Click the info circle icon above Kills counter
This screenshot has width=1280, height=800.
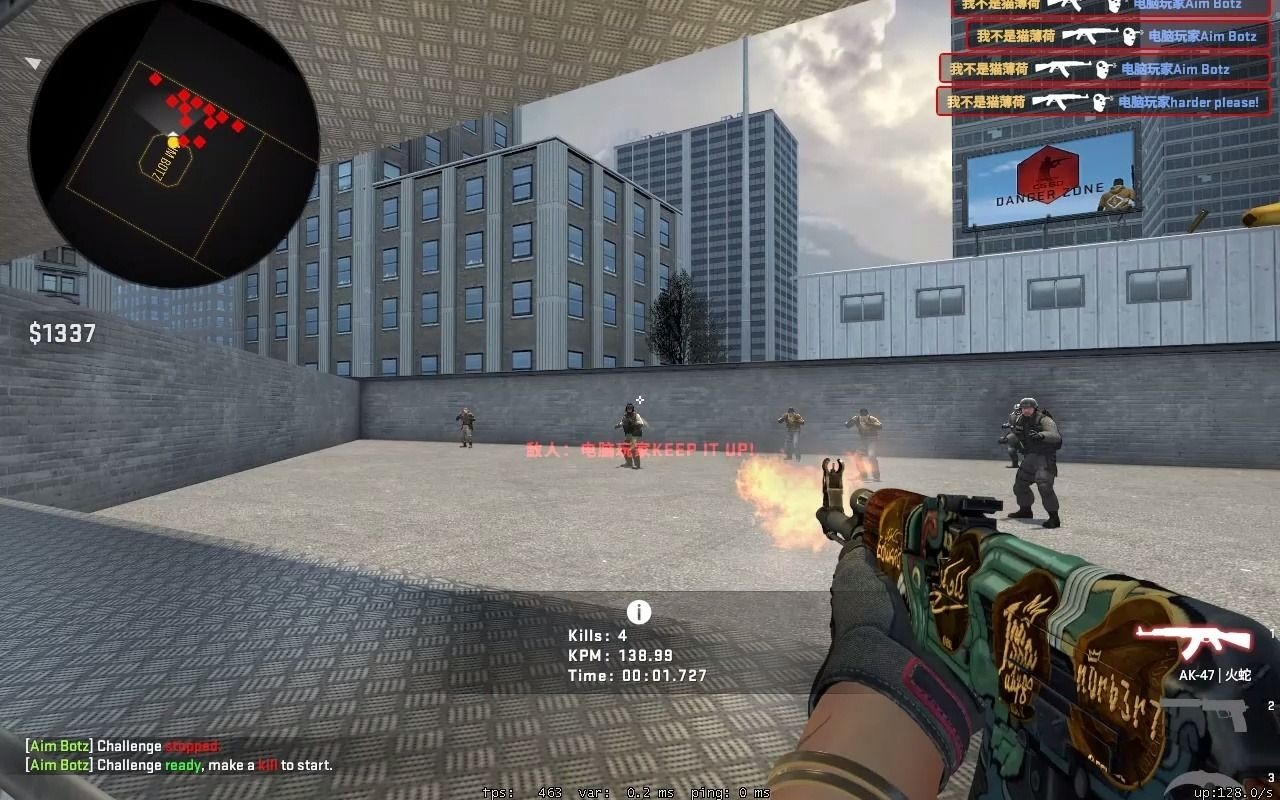[639, 613]
